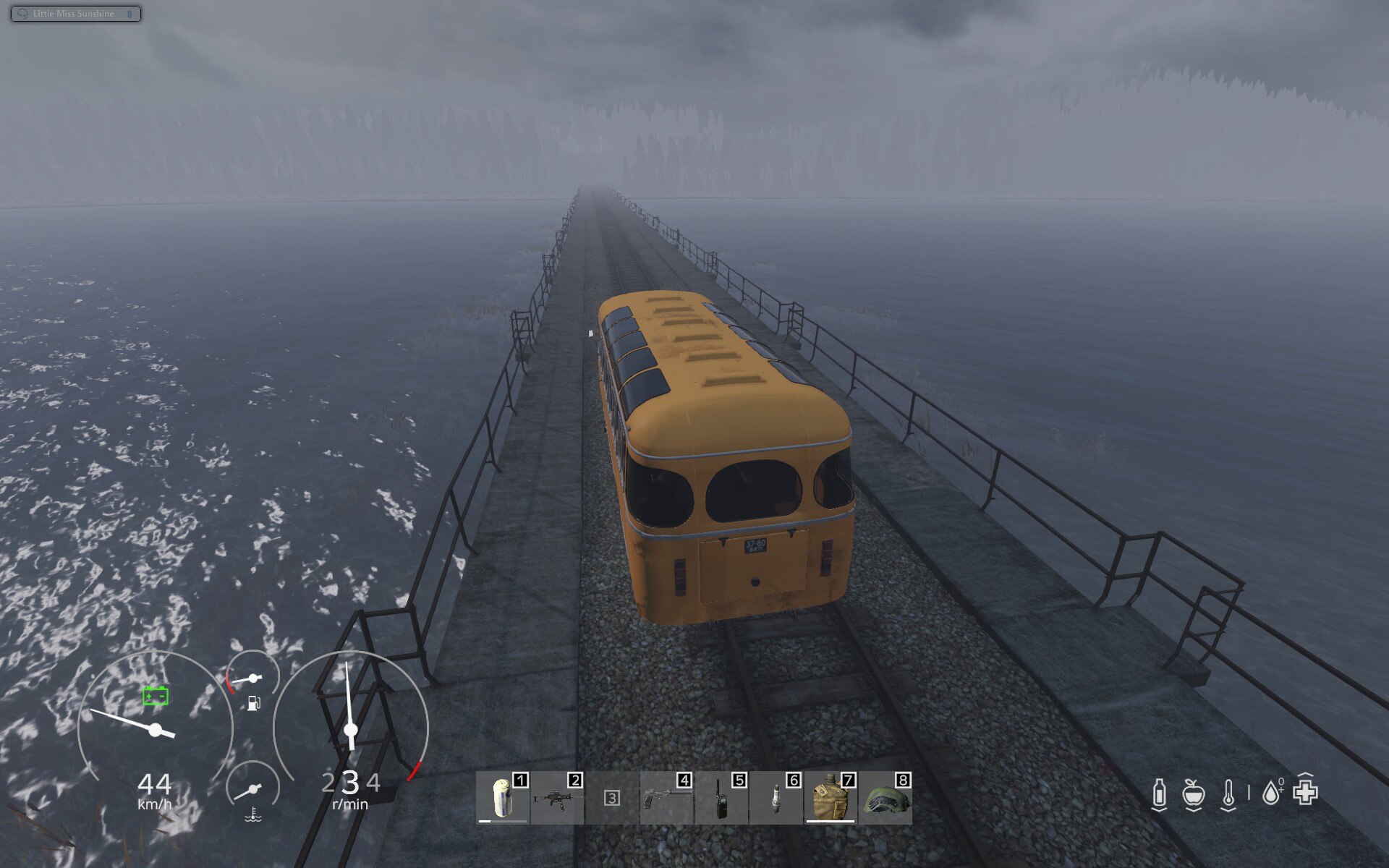Equip the submachine gun in slot 2
This screenshot has height=868, width=1389.
coord(556,798)
